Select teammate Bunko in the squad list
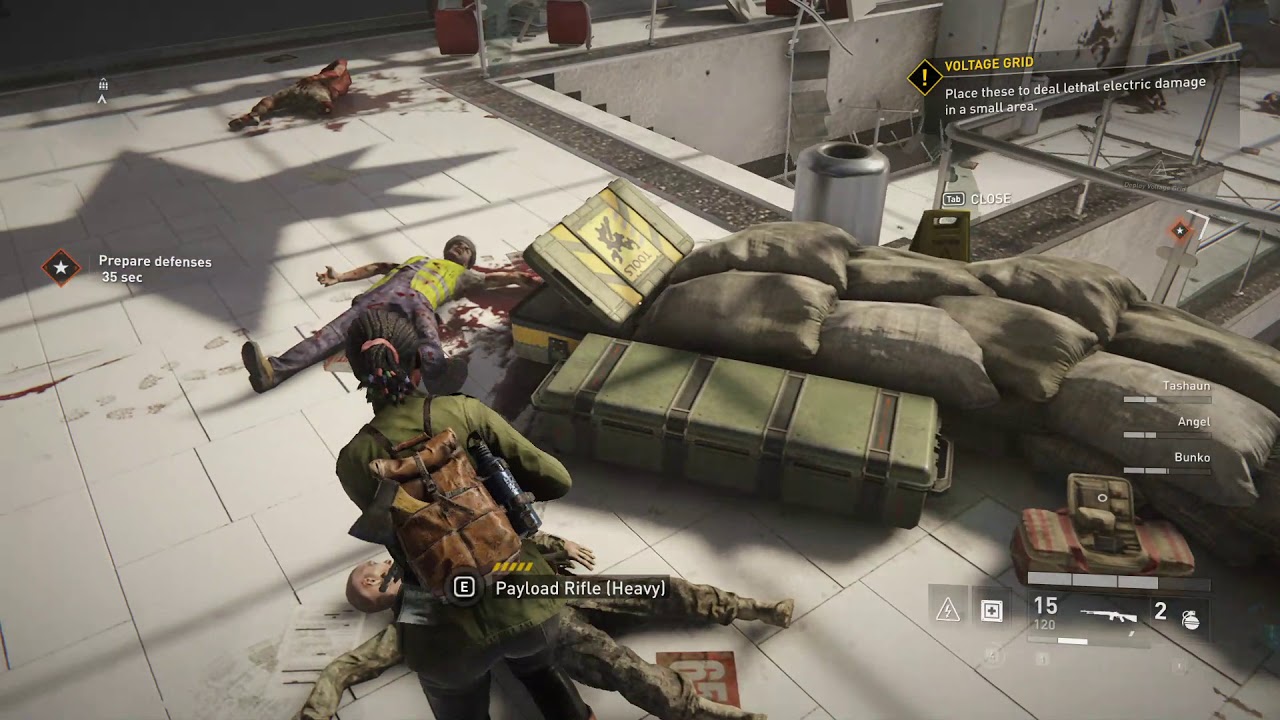The width and height of the screenshot is (1280, 720). (1191, 458)
